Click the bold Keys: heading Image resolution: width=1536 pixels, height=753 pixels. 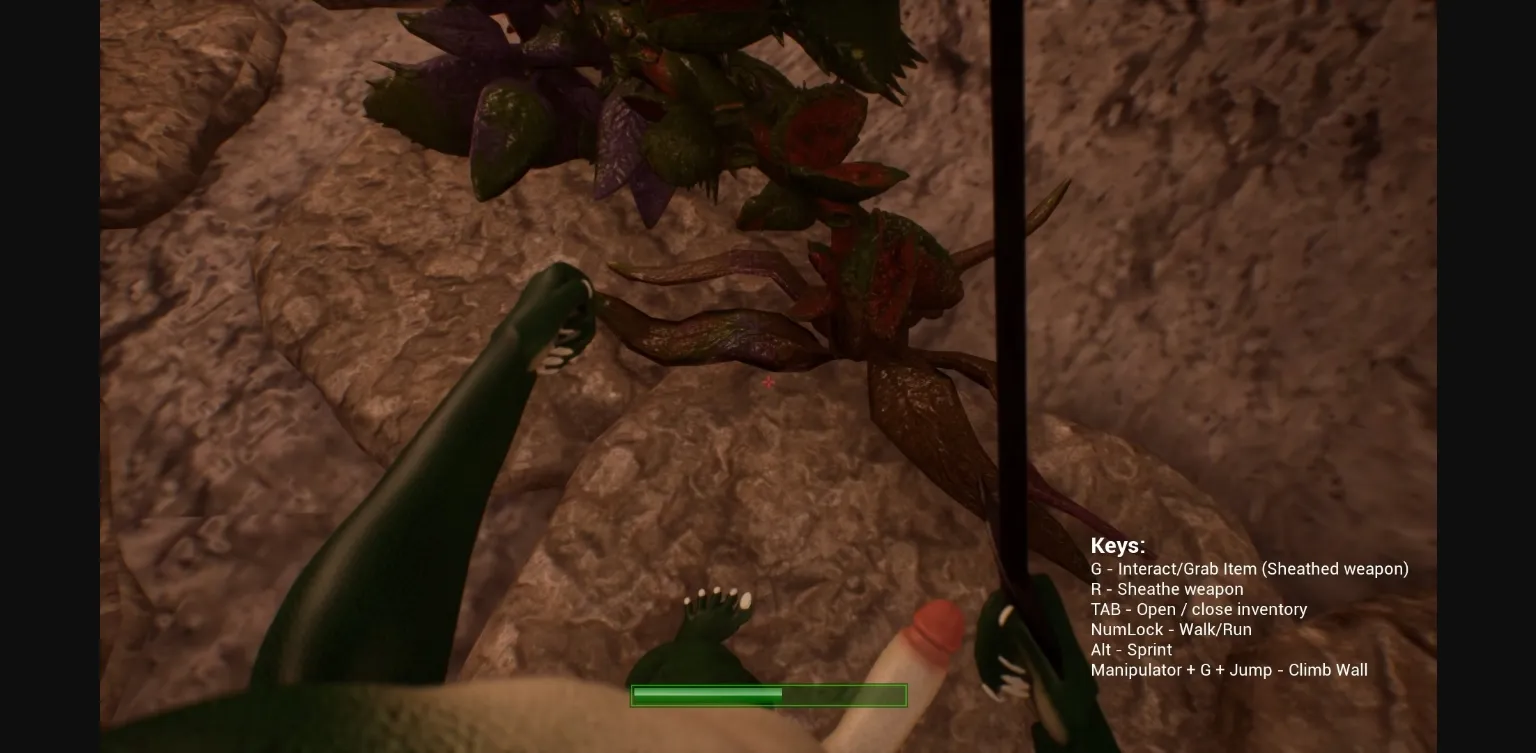click(x=1118, y=546)
